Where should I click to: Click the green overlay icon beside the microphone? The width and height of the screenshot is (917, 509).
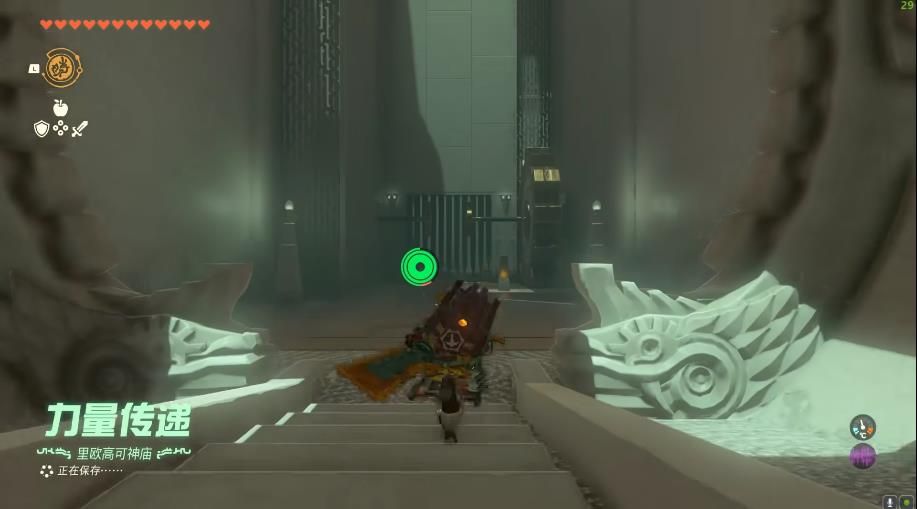(906, 502)
